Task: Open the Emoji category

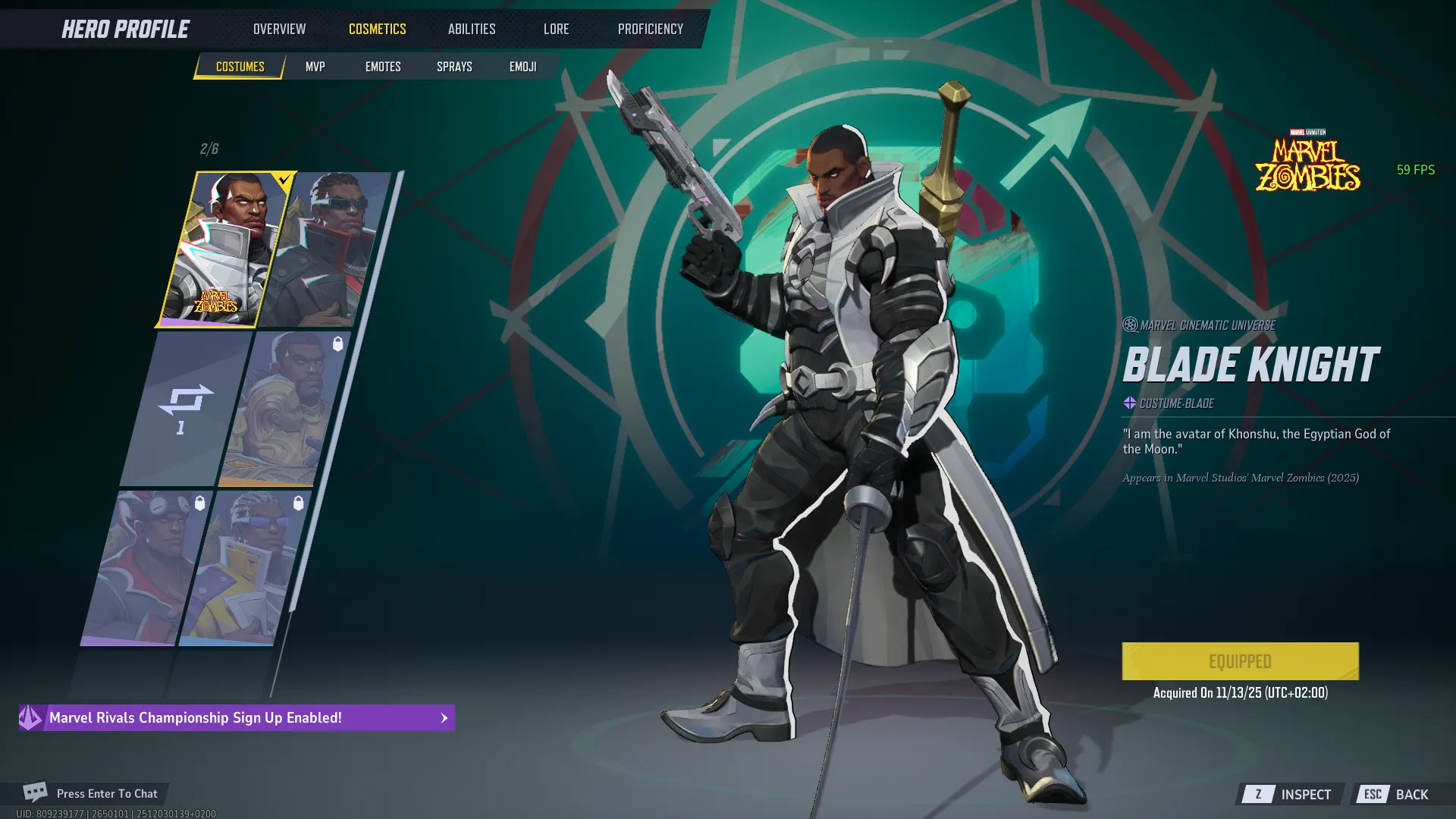Action: tap(522, 66)
